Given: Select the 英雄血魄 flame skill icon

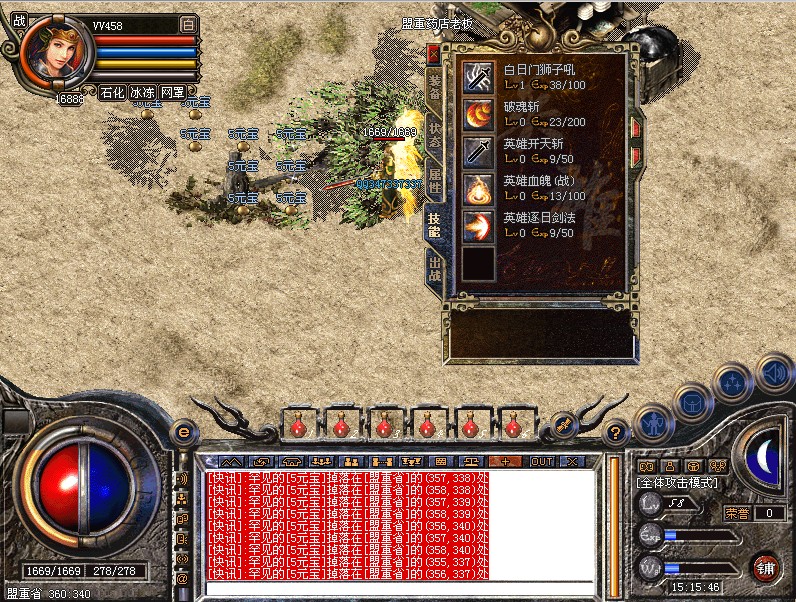Looking at the screenshot, I should click(x=478, y=188).
